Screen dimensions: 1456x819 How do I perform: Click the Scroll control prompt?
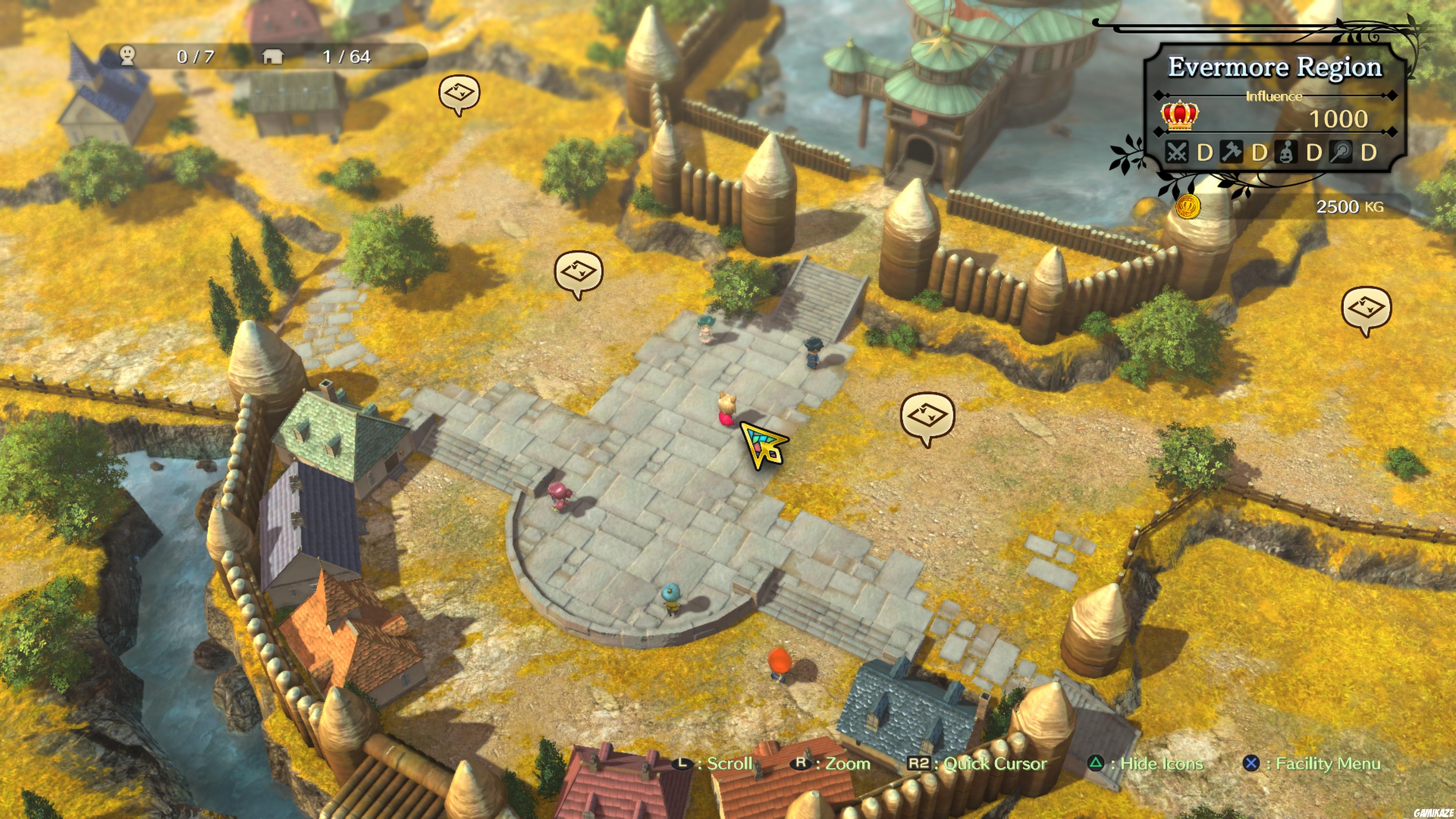click(713, 764)
